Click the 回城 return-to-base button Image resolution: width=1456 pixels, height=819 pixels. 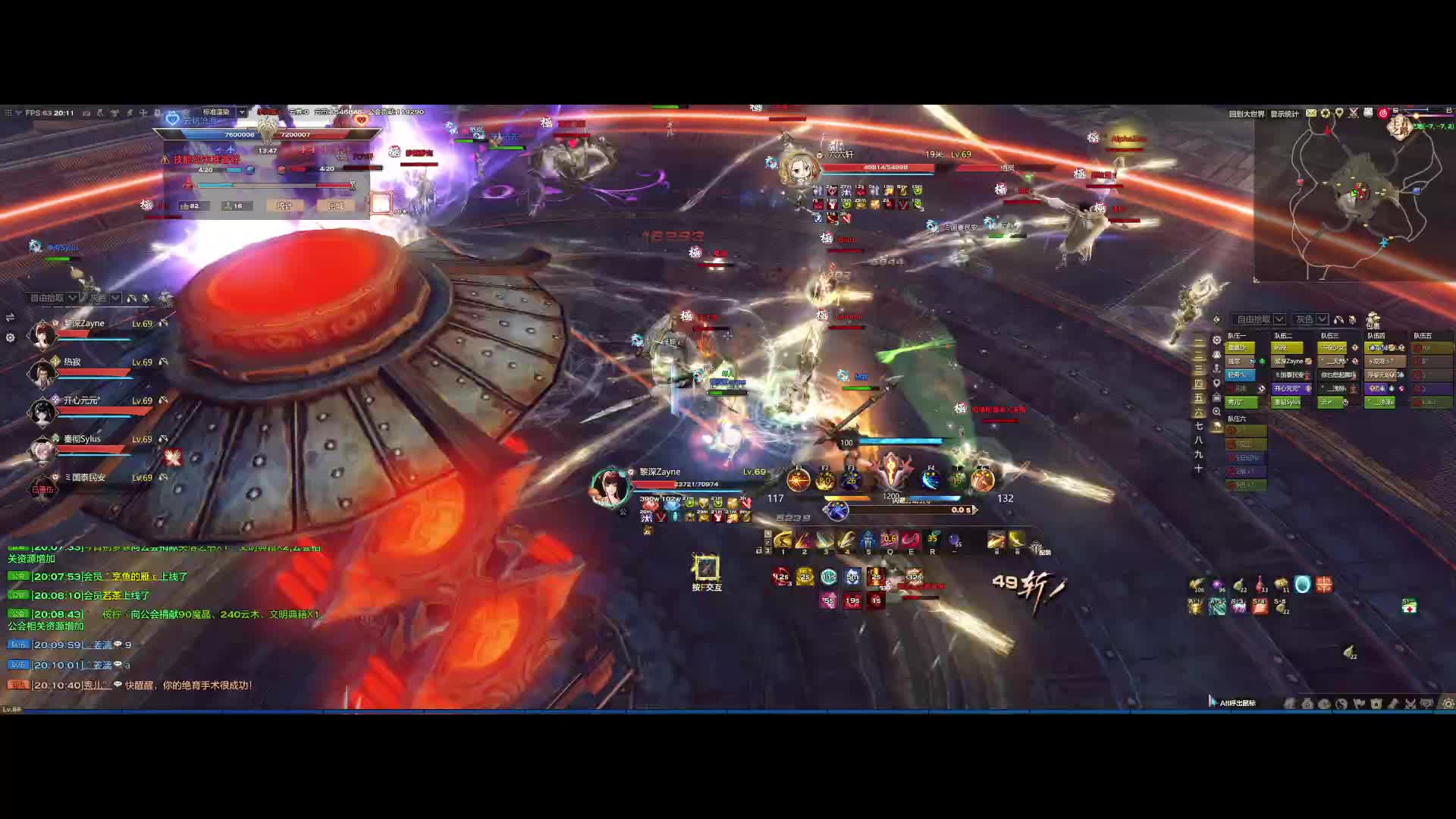pyautogui.click(x=336, y=206)
